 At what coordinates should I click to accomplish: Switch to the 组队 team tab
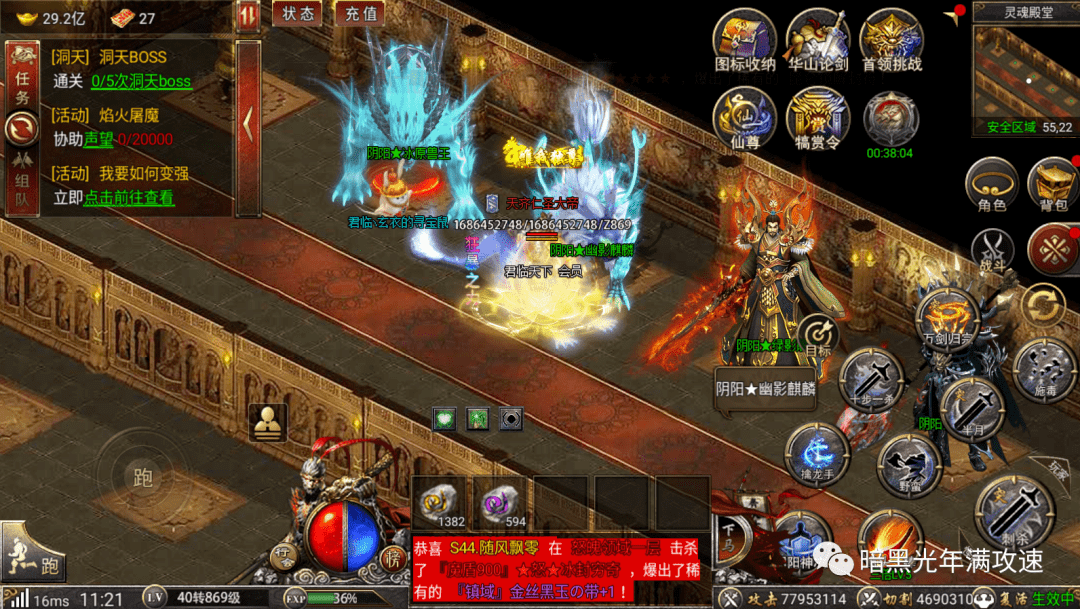pos(21,182)
